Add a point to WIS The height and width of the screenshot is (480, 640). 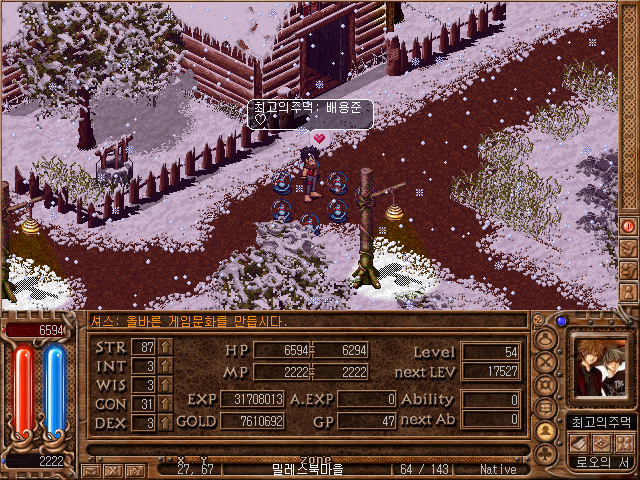point(165,385)
